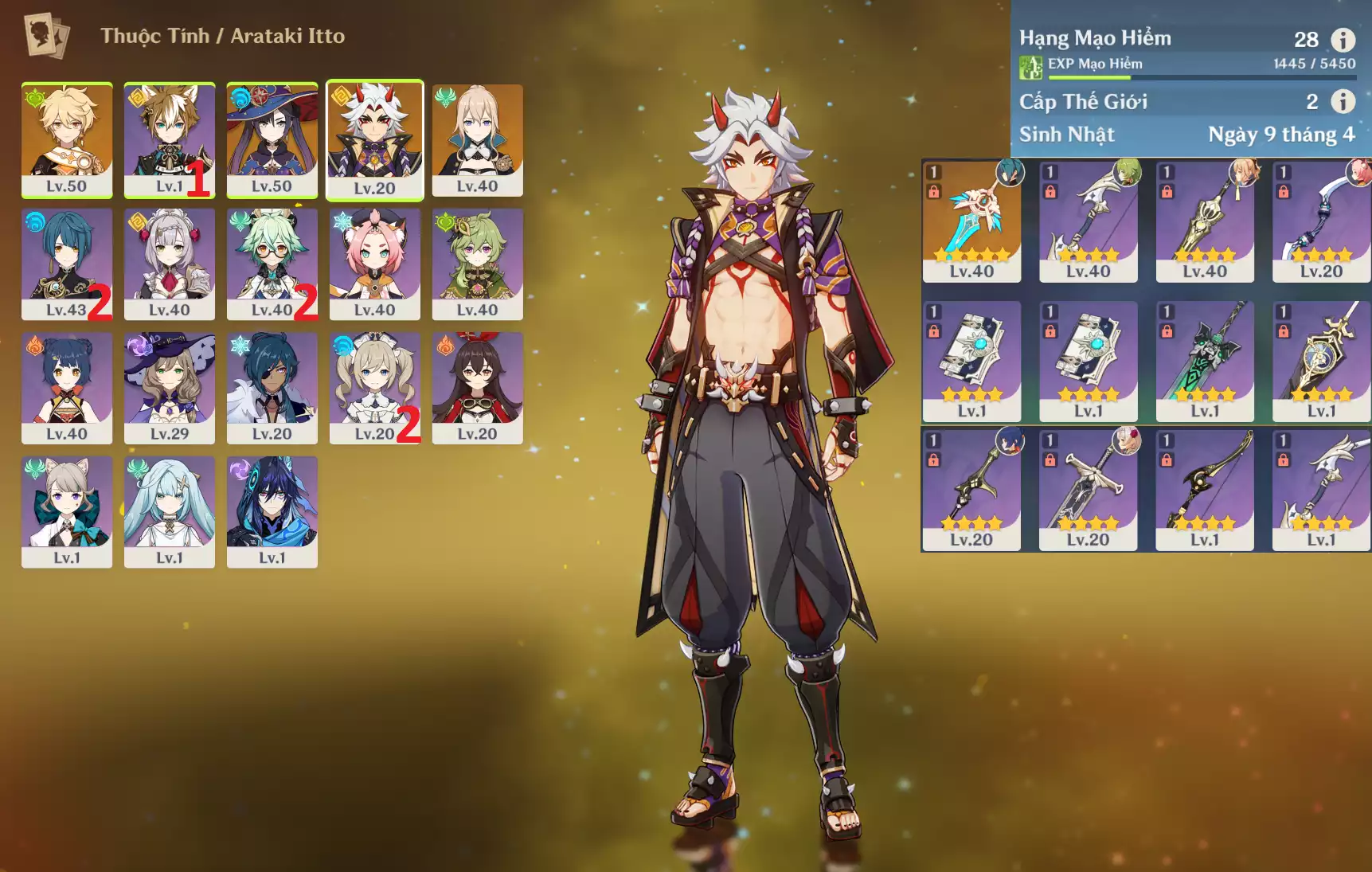Select Mona's character portrait
This screenshot has width=1372, height=872.
coord(272,139)
